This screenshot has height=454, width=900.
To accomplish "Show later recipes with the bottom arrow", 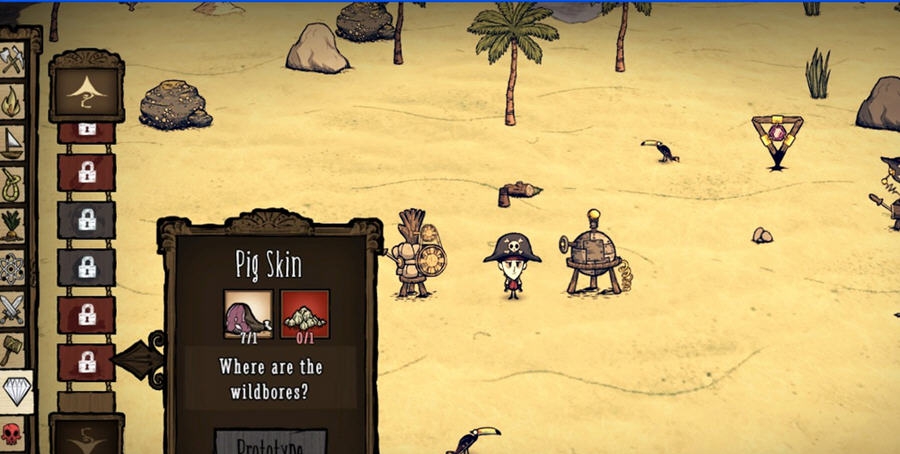I will (x=86, y=436).
